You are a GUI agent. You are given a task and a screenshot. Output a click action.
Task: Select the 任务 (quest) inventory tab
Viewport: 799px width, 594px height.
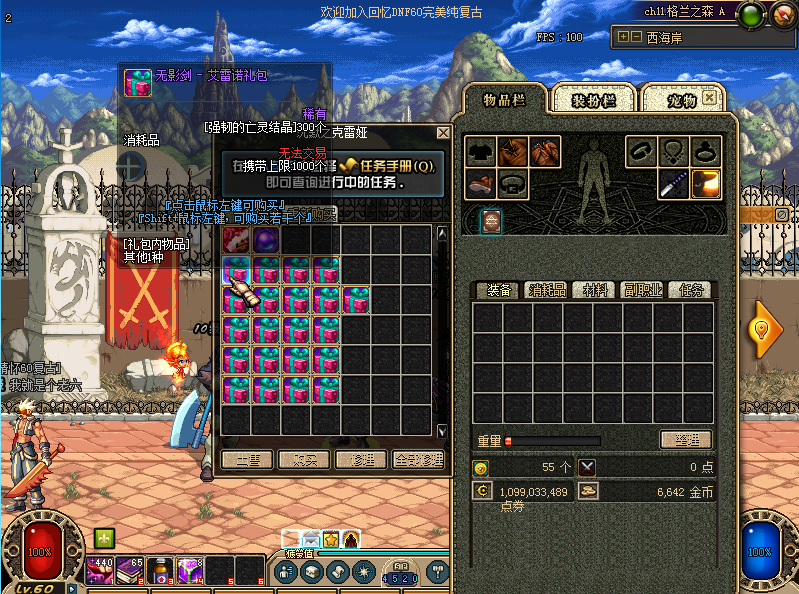[x=692, y=290]
